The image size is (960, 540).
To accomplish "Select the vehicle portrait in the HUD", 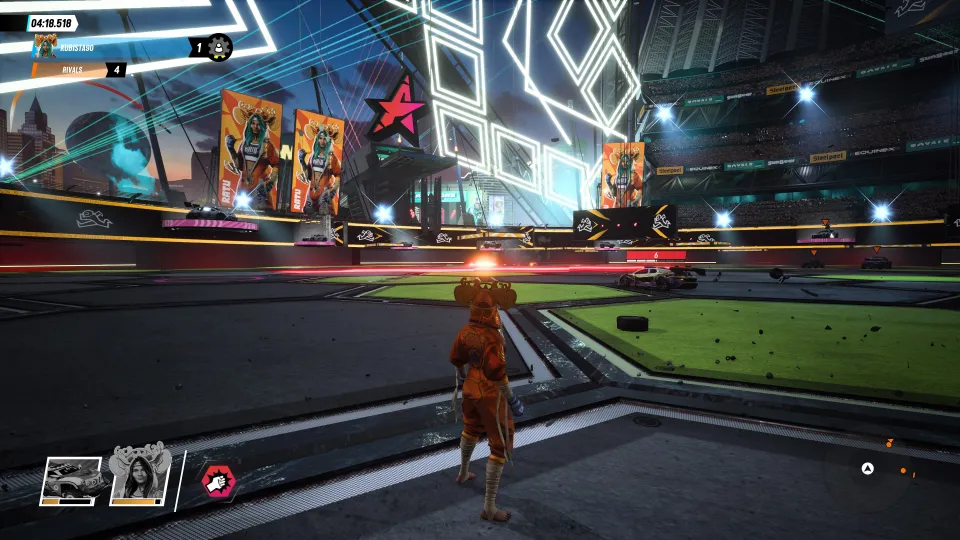I will (x=71, y=480).
